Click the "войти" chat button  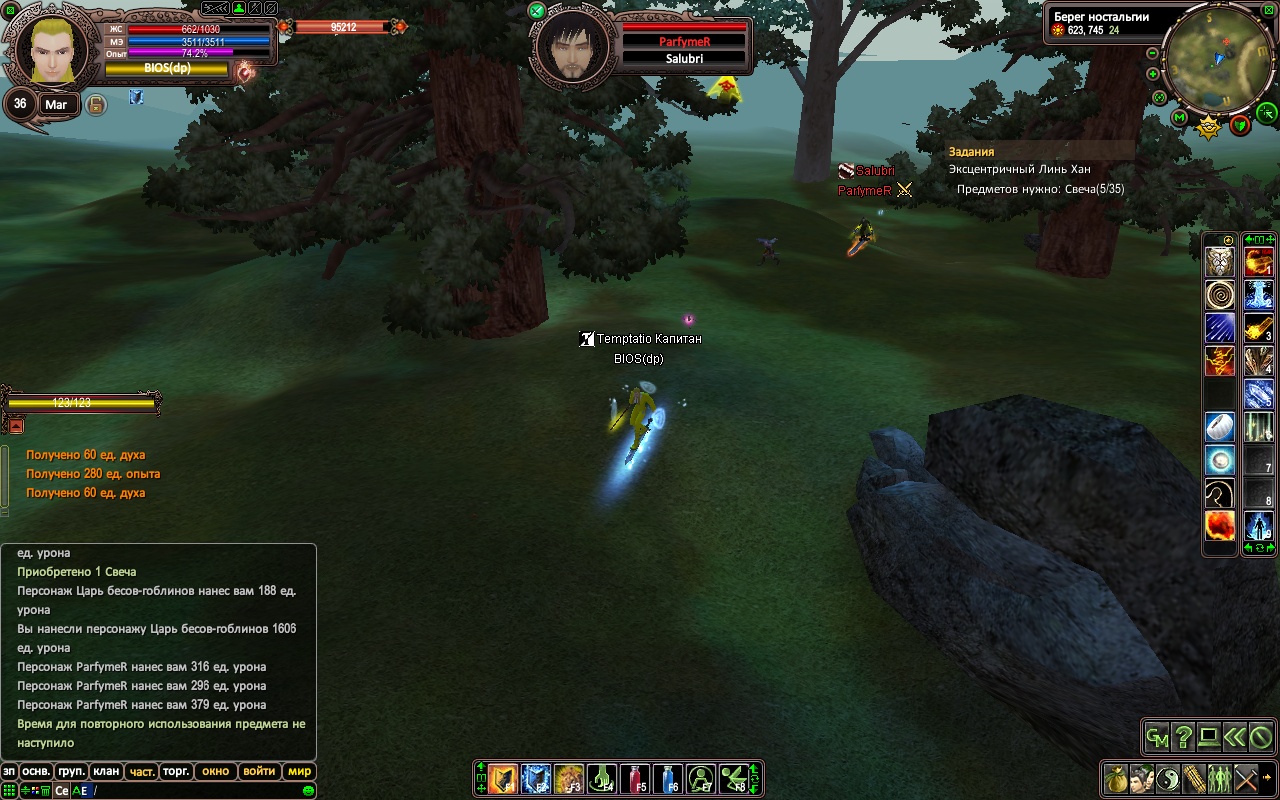point(259,771)
